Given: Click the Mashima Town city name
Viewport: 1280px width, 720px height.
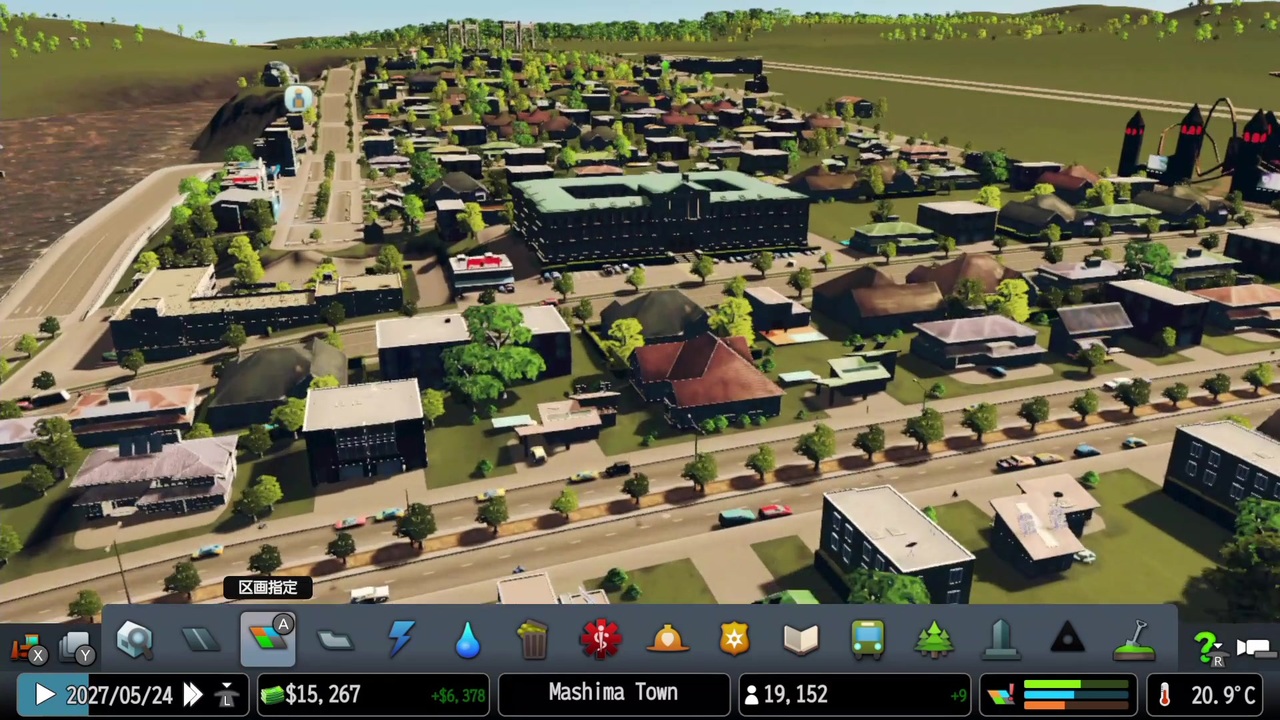Looking at the screenshot, I should point(613,693).
